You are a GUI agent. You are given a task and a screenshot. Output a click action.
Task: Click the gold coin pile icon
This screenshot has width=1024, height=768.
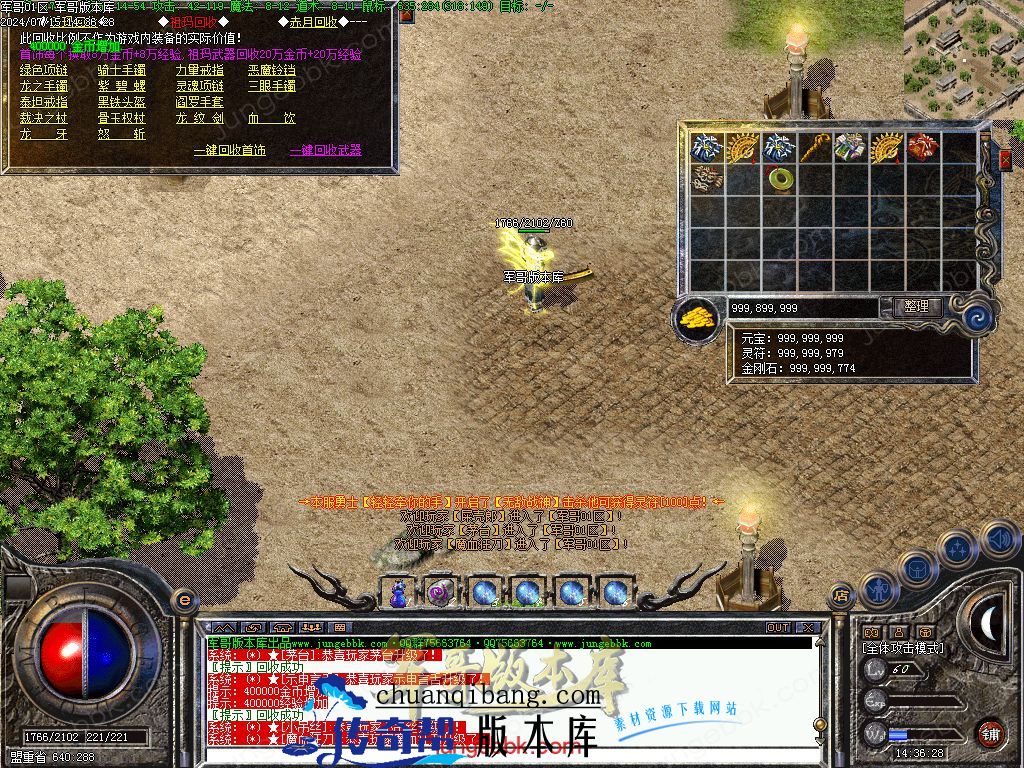pos(696,318)
